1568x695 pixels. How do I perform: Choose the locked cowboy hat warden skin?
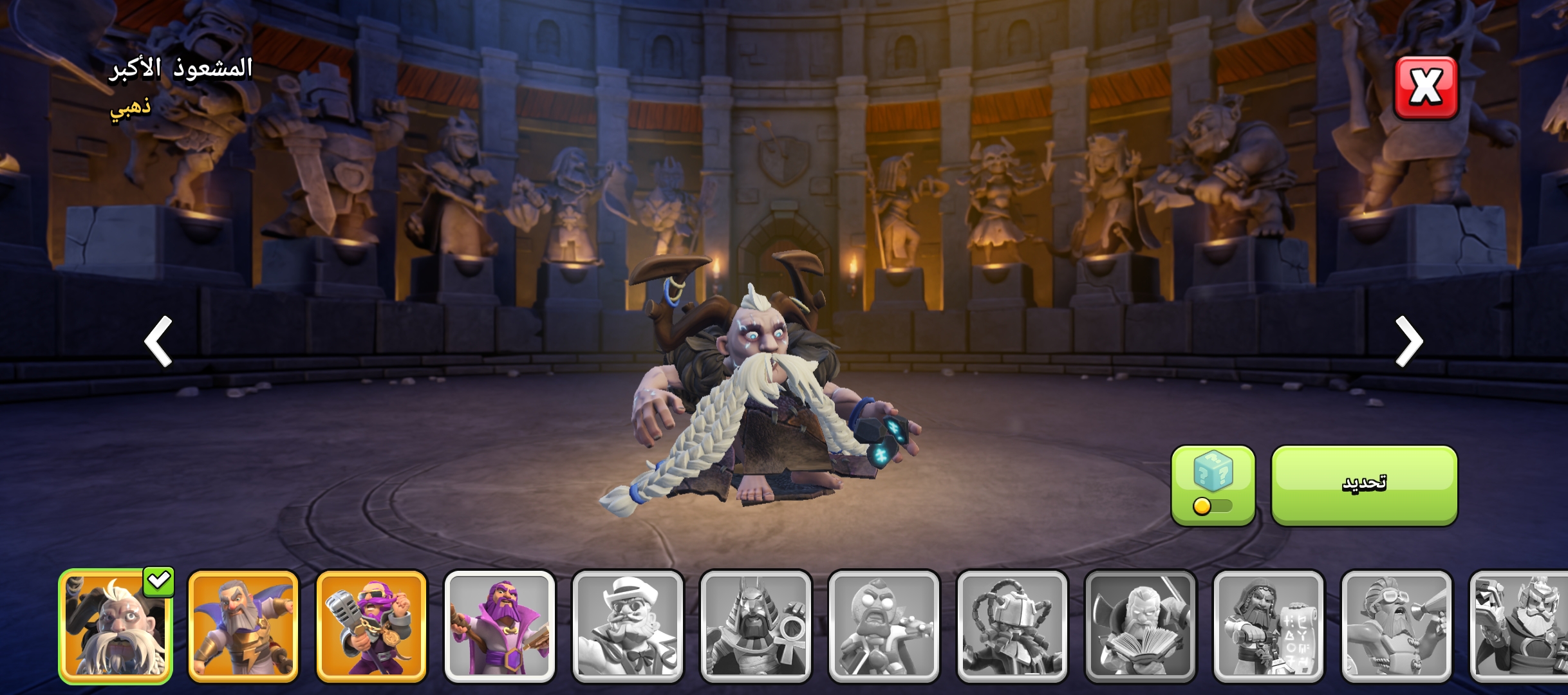[x=628, y=626]
